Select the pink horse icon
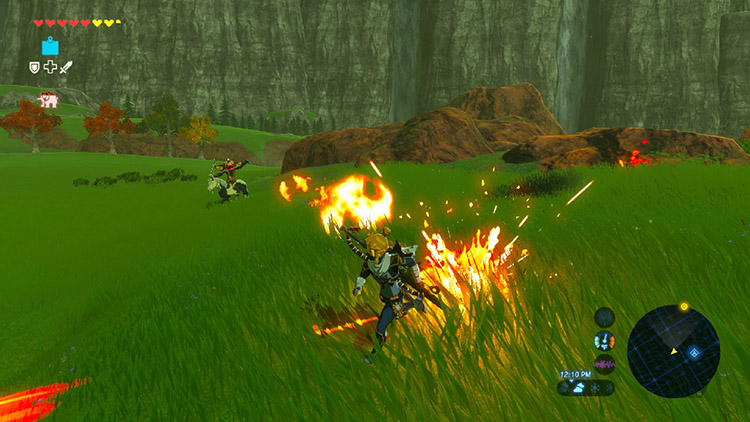The height and width of the screenshot is (422, 750). pyautogui.click(x=47, y=99)
